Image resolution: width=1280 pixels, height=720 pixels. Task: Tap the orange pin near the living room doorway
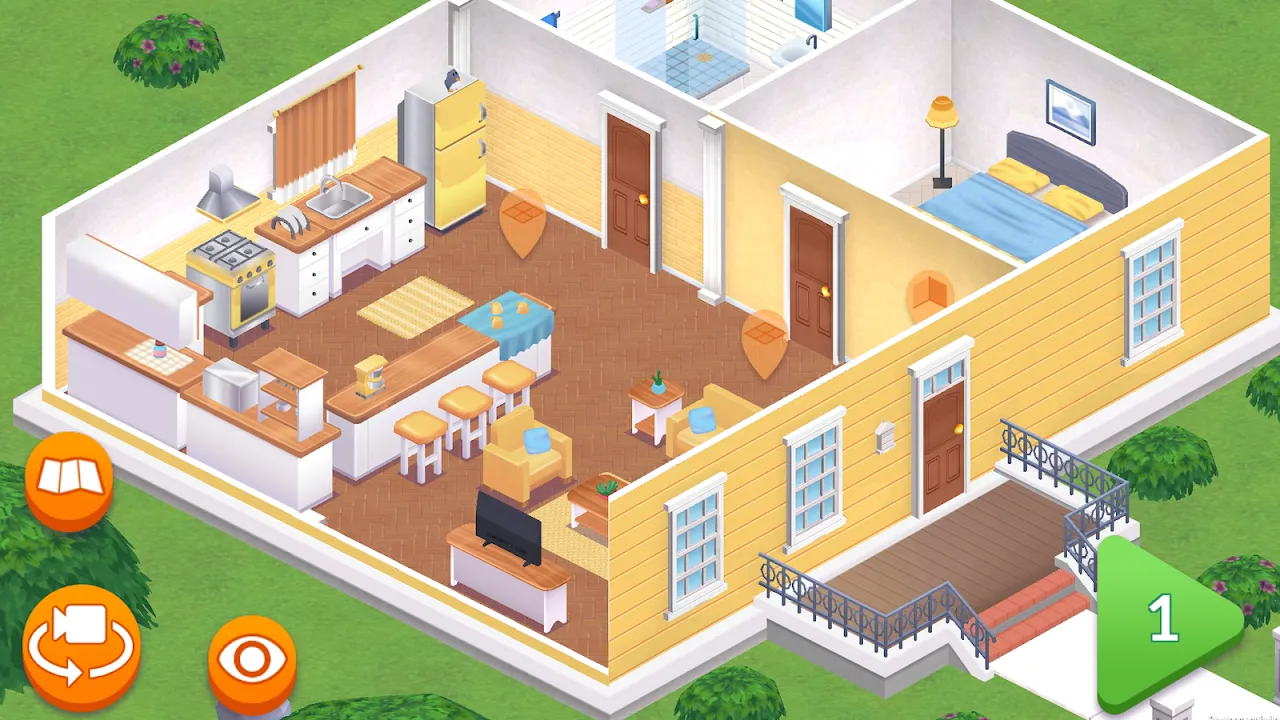click(x=765, y=340)
